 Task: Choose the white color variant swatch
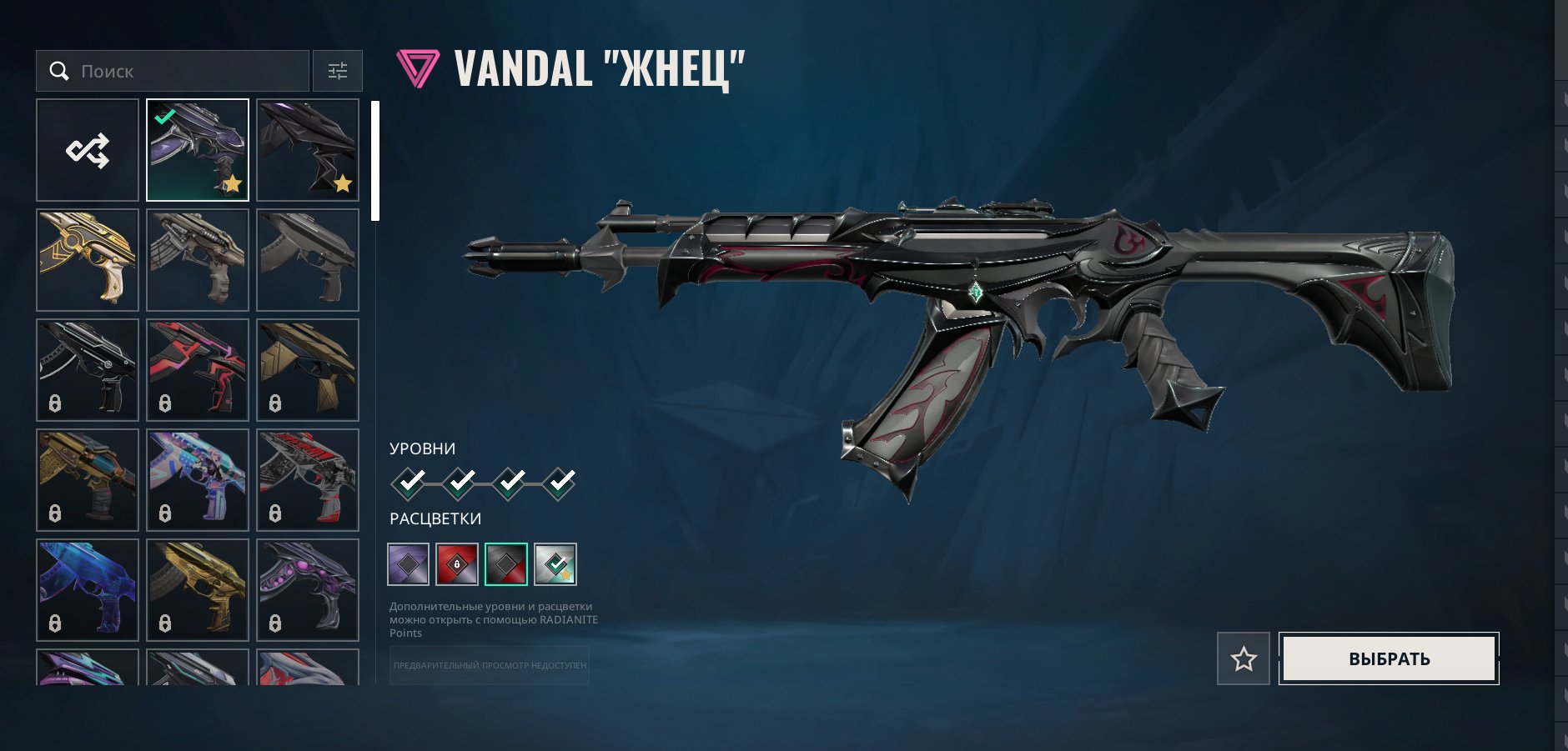[x=555, y=564]
